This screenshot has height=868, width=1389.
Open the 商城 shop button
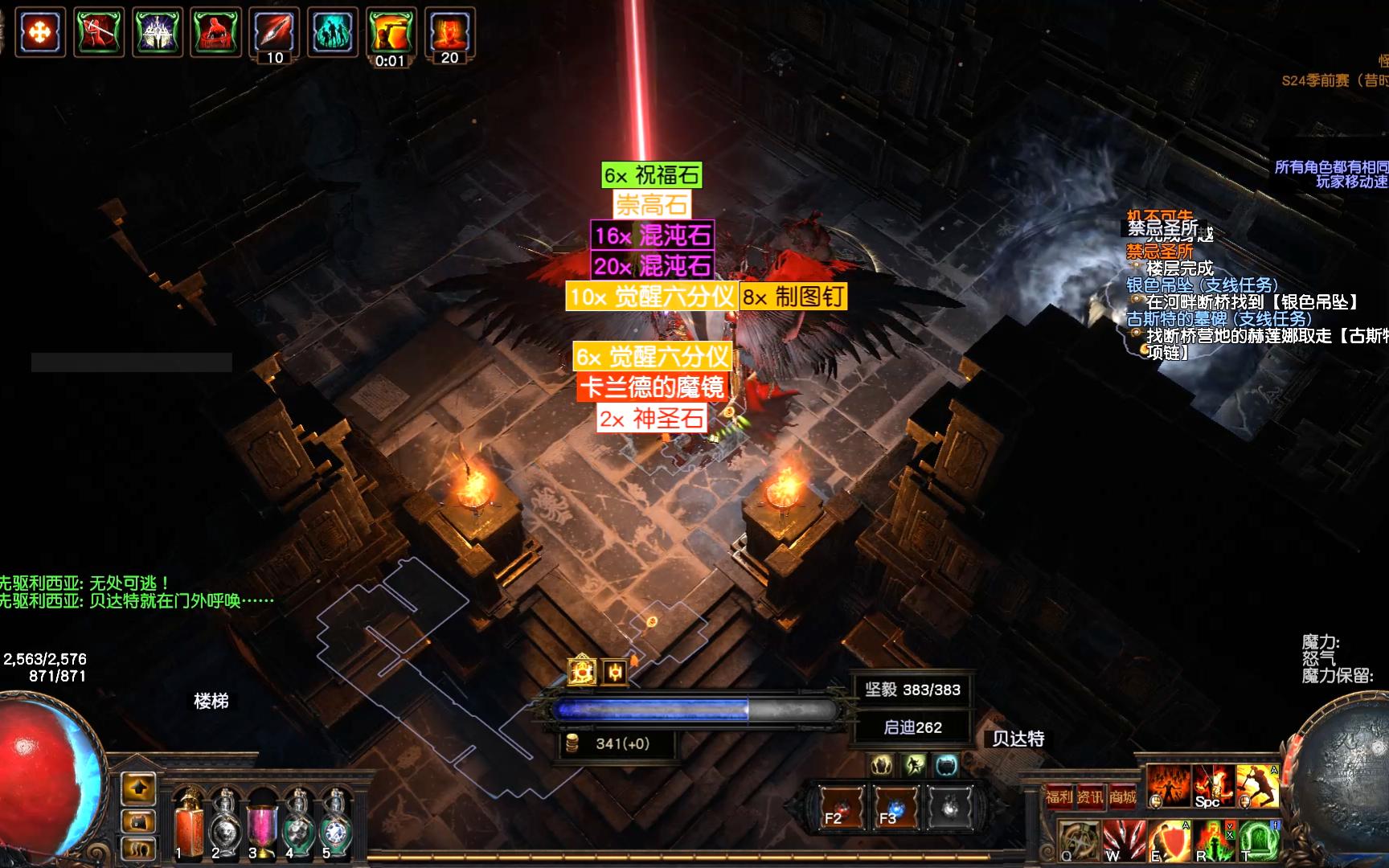click(x=1122, y=796)
